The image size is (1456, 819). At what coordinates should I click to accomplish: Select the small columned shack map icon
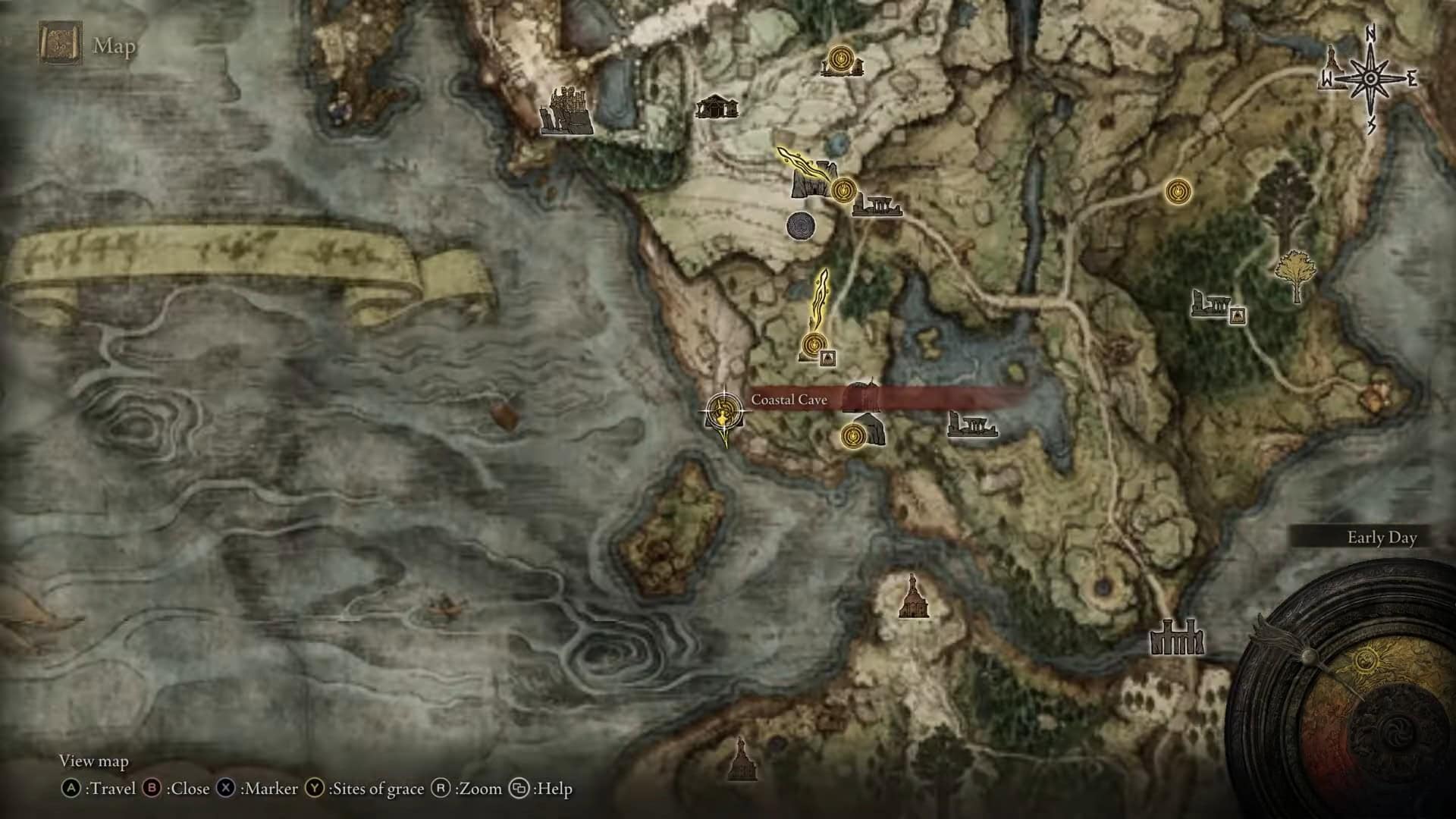(716, 107)
